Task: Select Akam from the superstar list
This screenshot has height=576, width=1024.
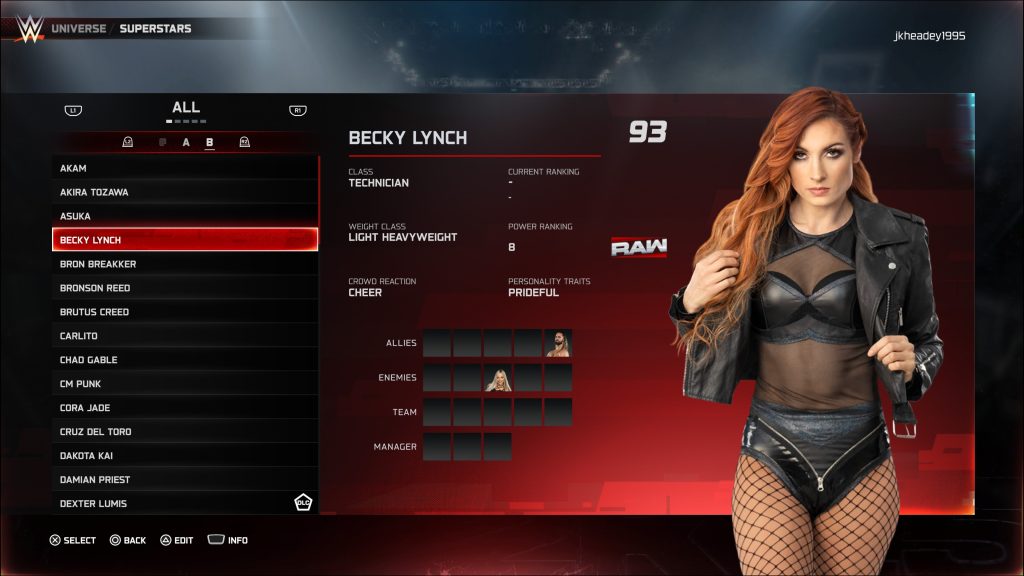Action: [x=185, y=168]
